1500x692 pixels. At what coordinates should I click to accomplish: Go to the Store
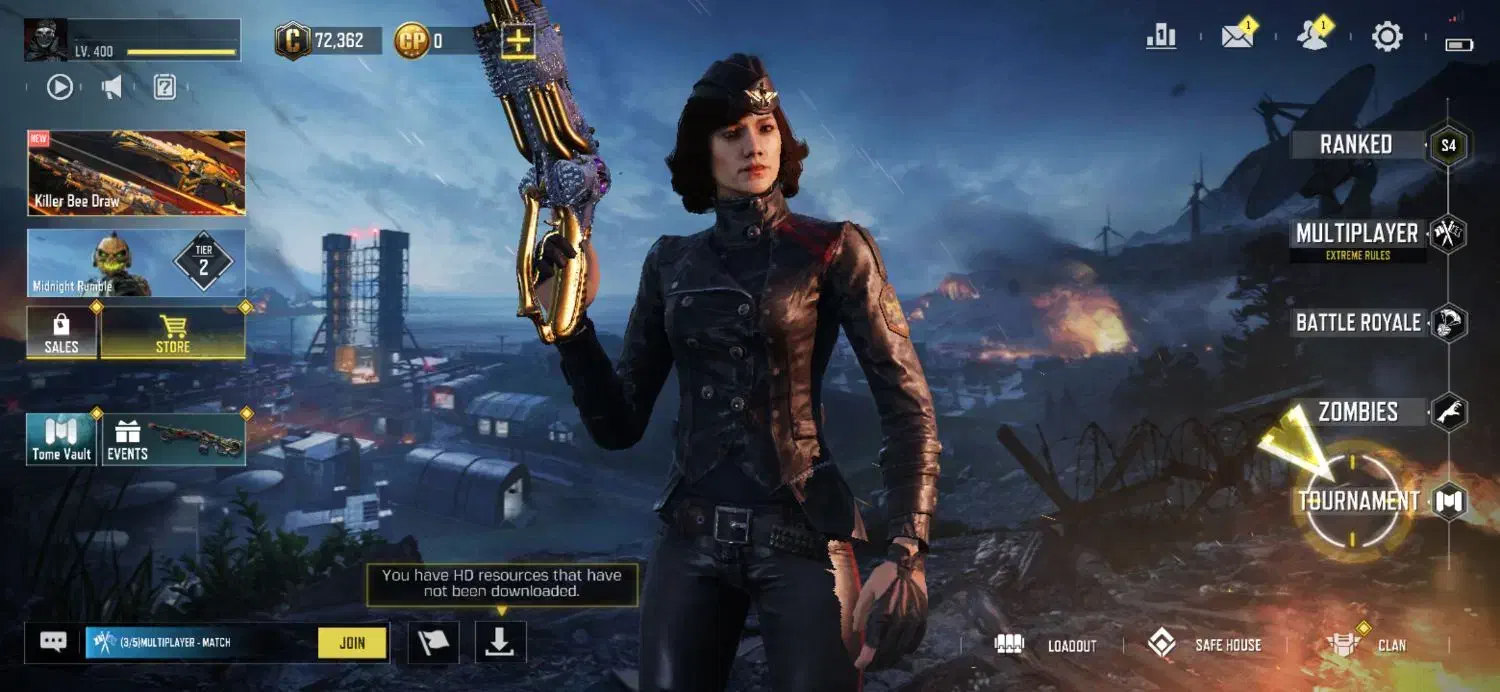coord(173,333)
